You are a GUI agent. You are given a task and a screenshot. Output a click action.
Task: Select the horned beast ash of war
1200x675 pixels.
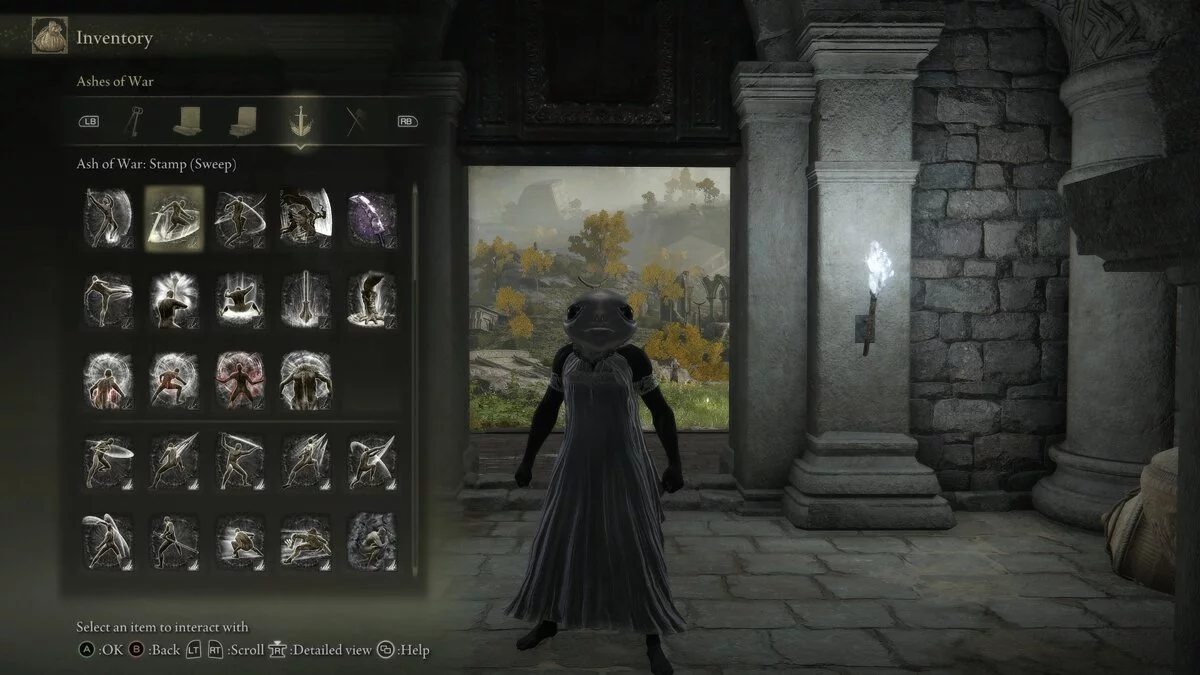tap(306, 217)
